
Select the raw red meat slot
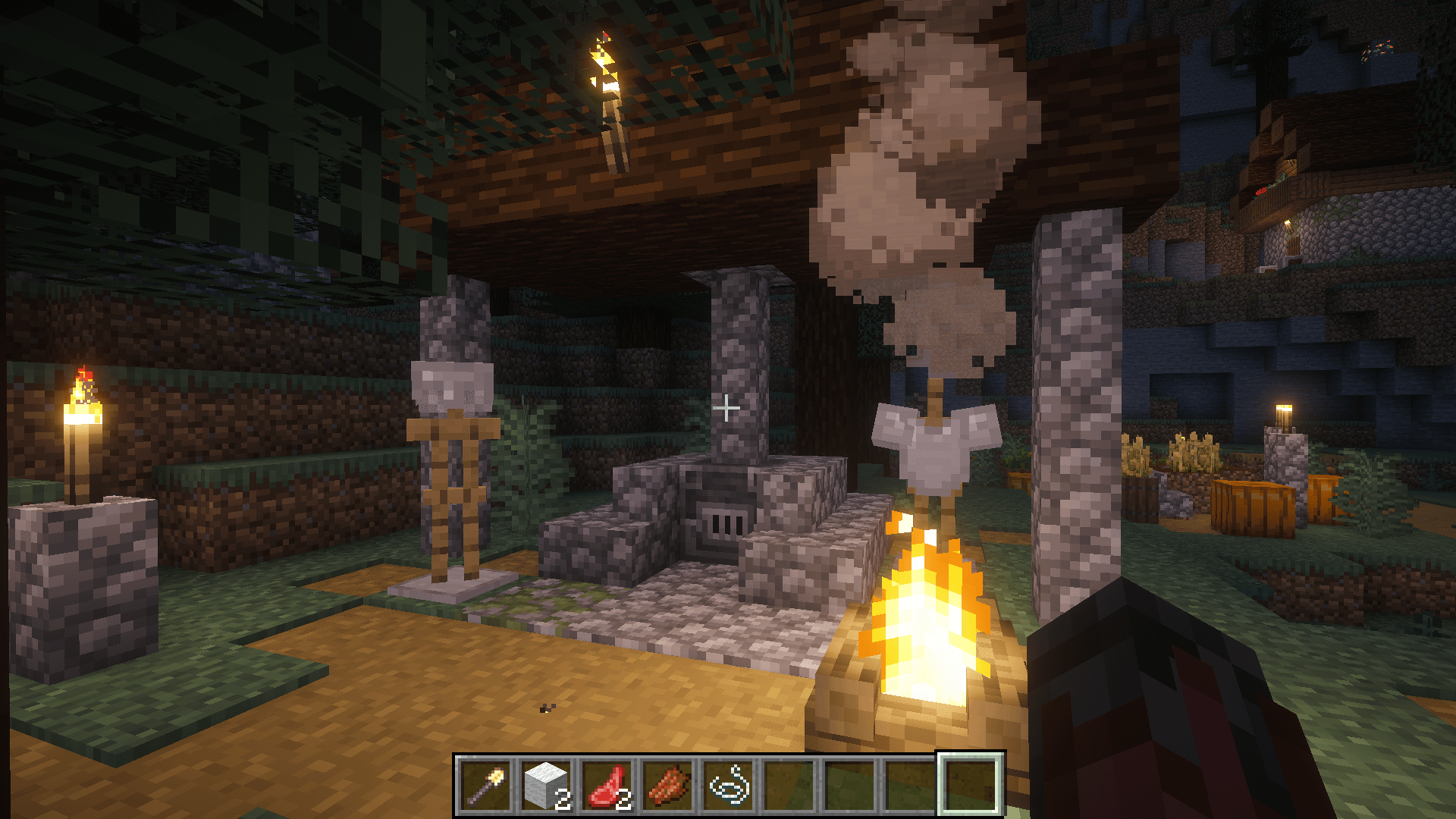[608, 786]
